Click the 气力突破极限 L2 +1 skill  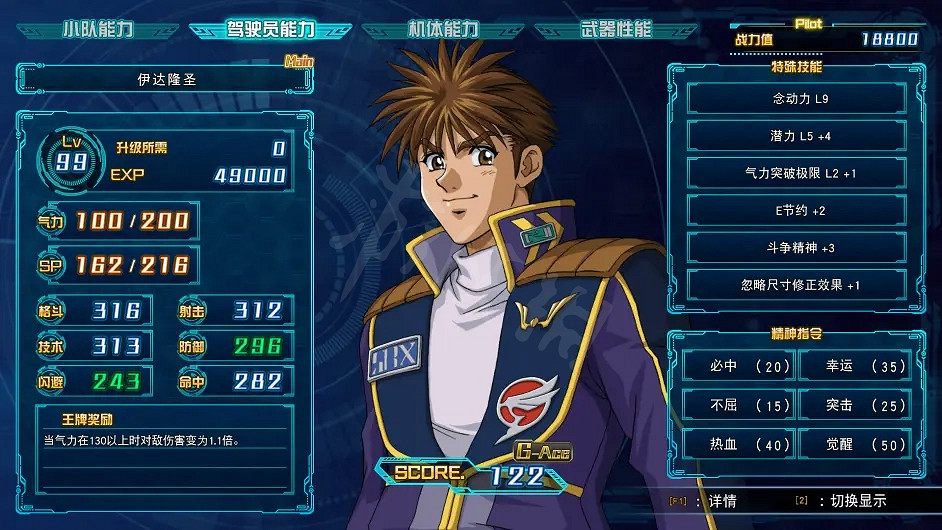pyautogui.click(x=797, y=173)
